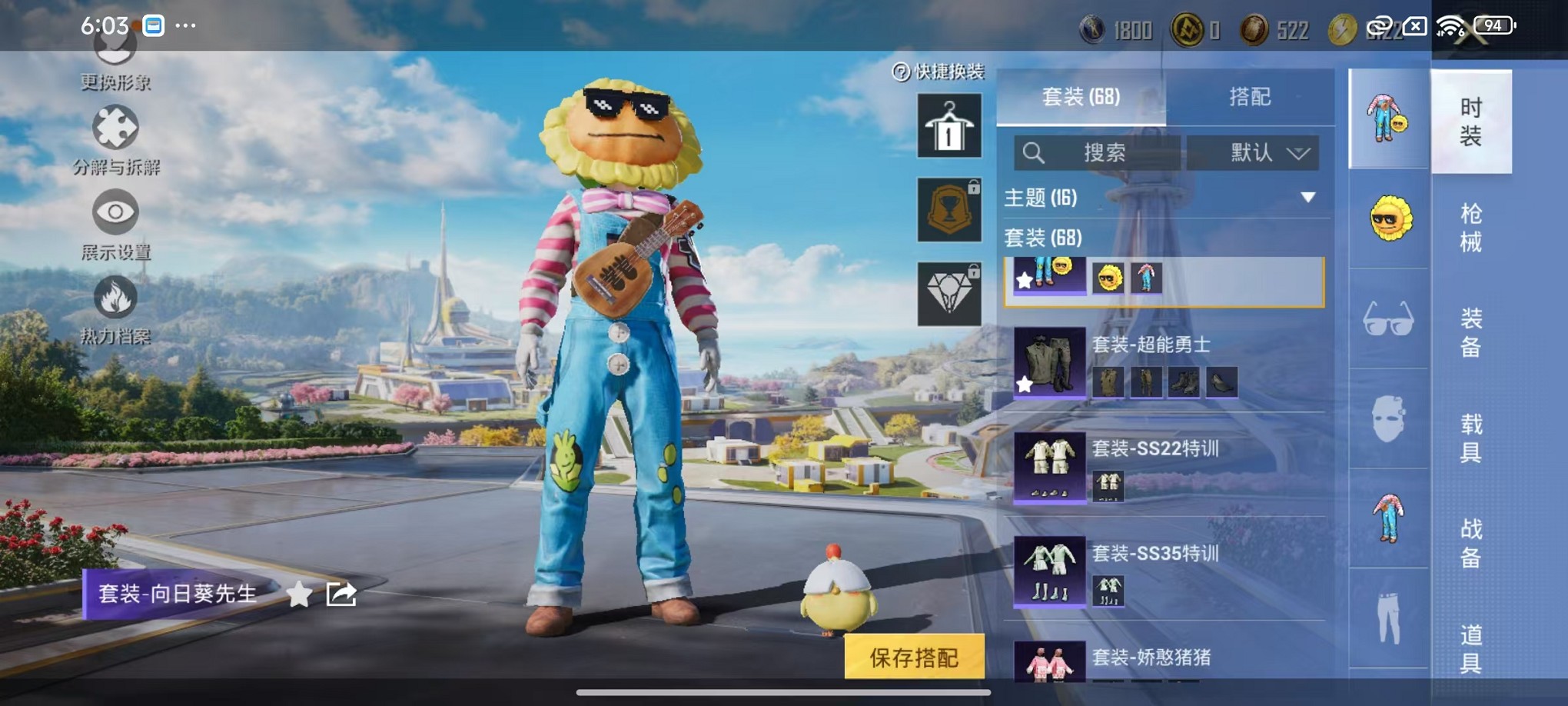This screenshot has width=1568, height=706.
Task: Select wardrobe preset hanger slot 1
Action: pos(949,125)
